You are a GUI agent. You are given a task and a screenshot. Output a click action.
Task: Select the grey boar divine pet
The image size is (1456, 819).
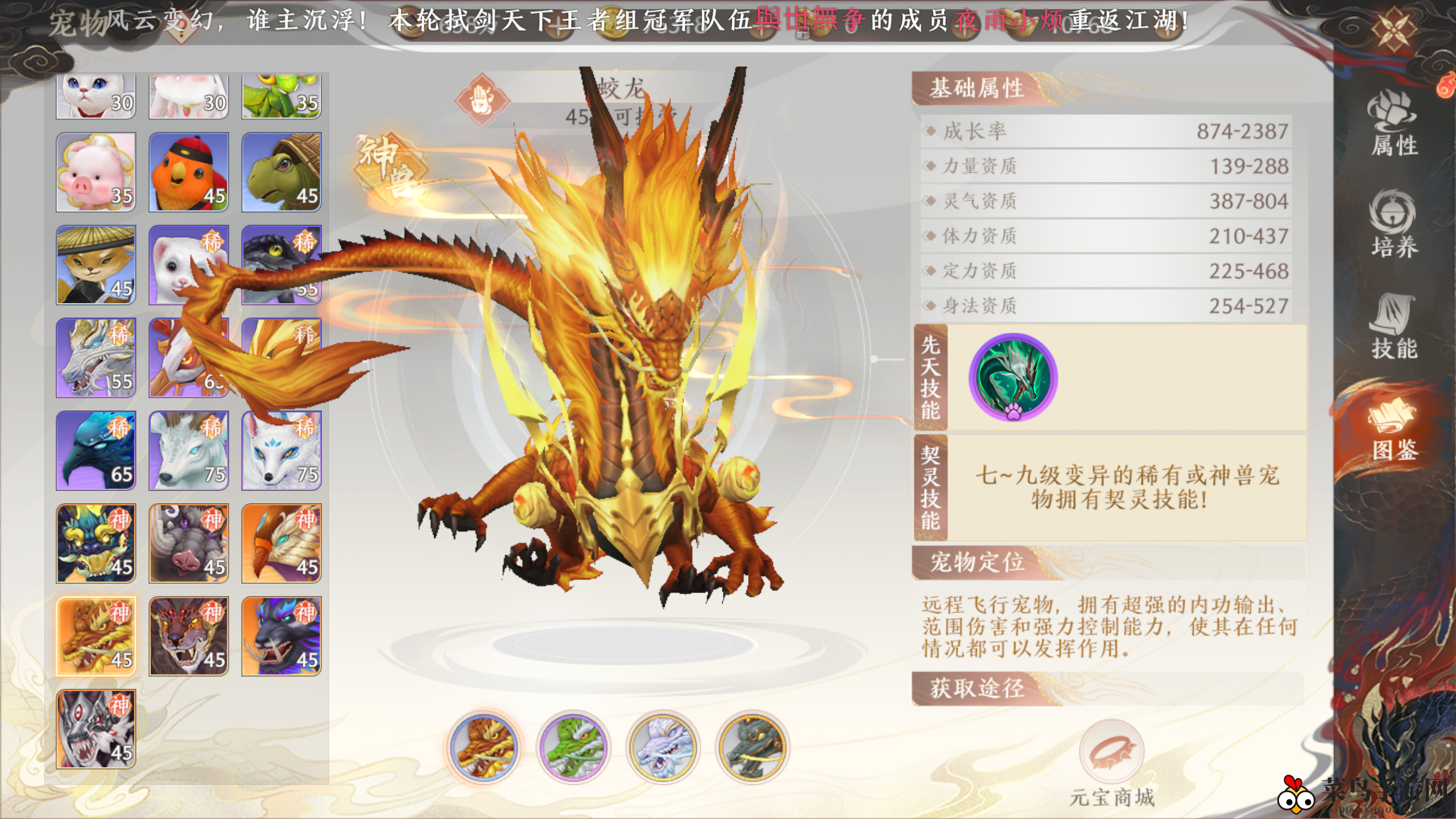(x=189, y=543)
